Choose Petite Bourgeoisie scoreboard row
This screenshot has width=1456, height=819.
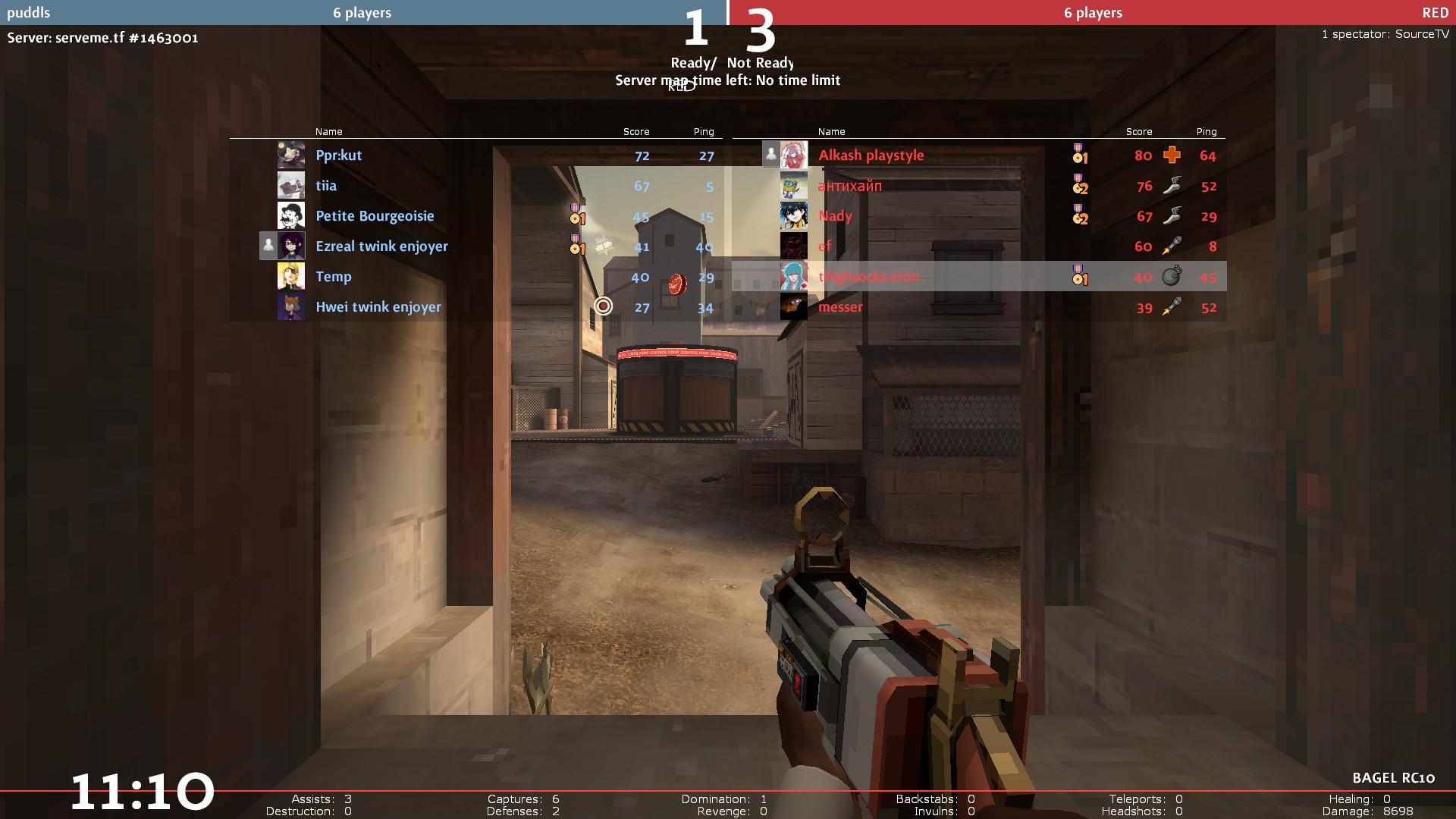coord(375,216)
